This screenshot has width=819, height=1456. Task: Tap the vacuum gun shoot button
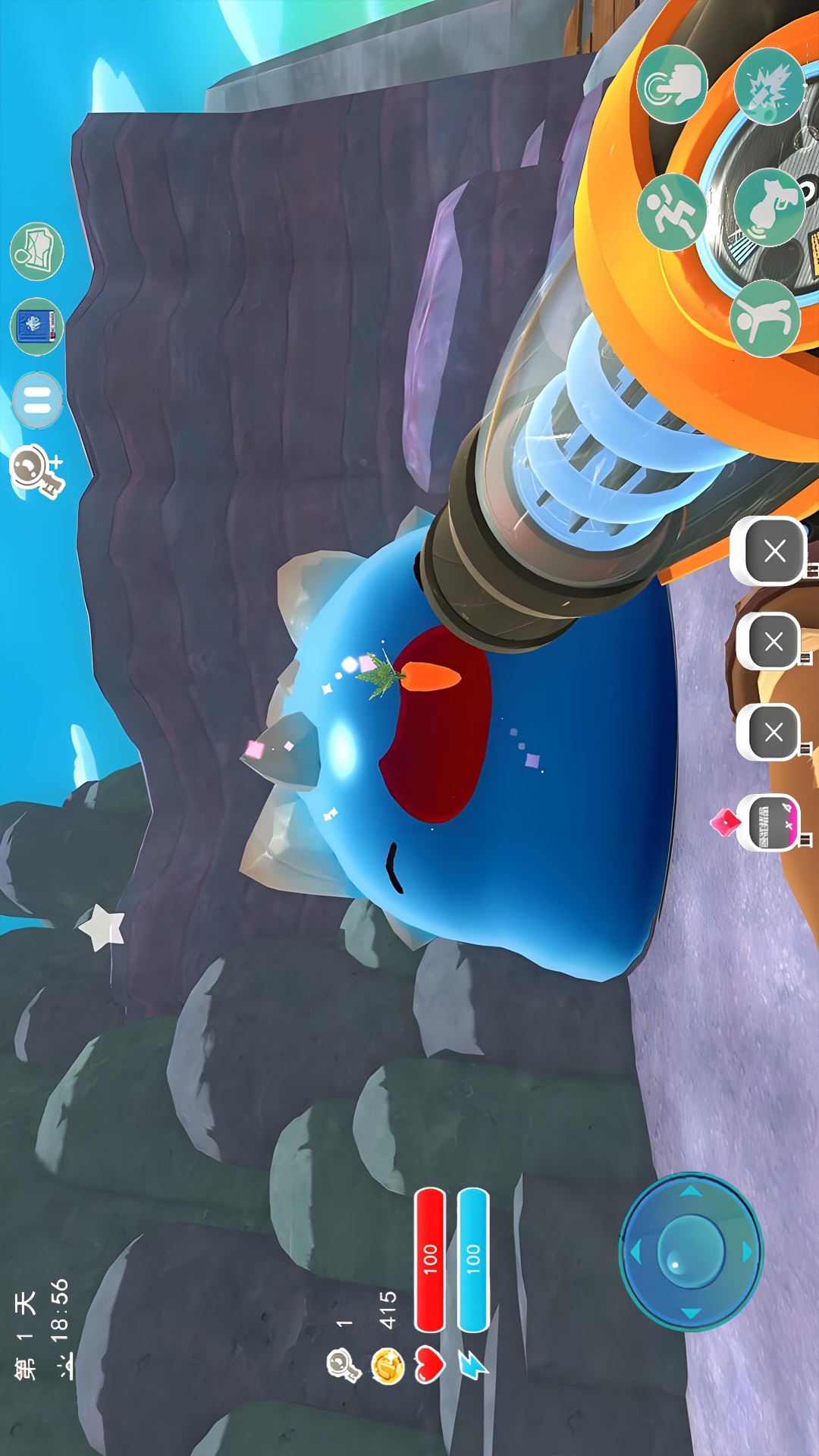pyautogui.click(x=768, y=208)
